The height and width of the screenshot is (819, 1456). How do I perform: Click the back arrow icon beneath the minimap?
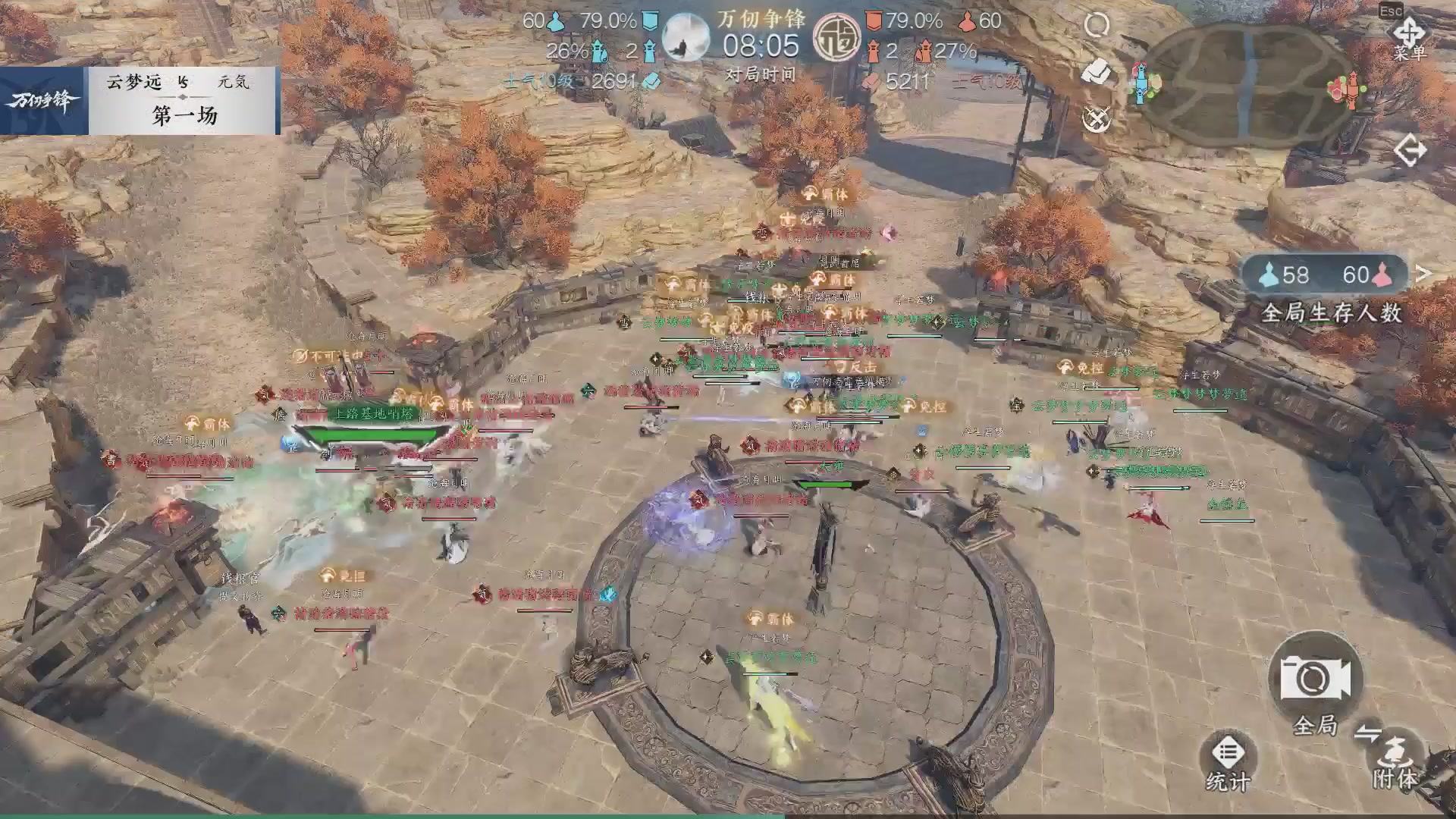(x=1412, y=150)
